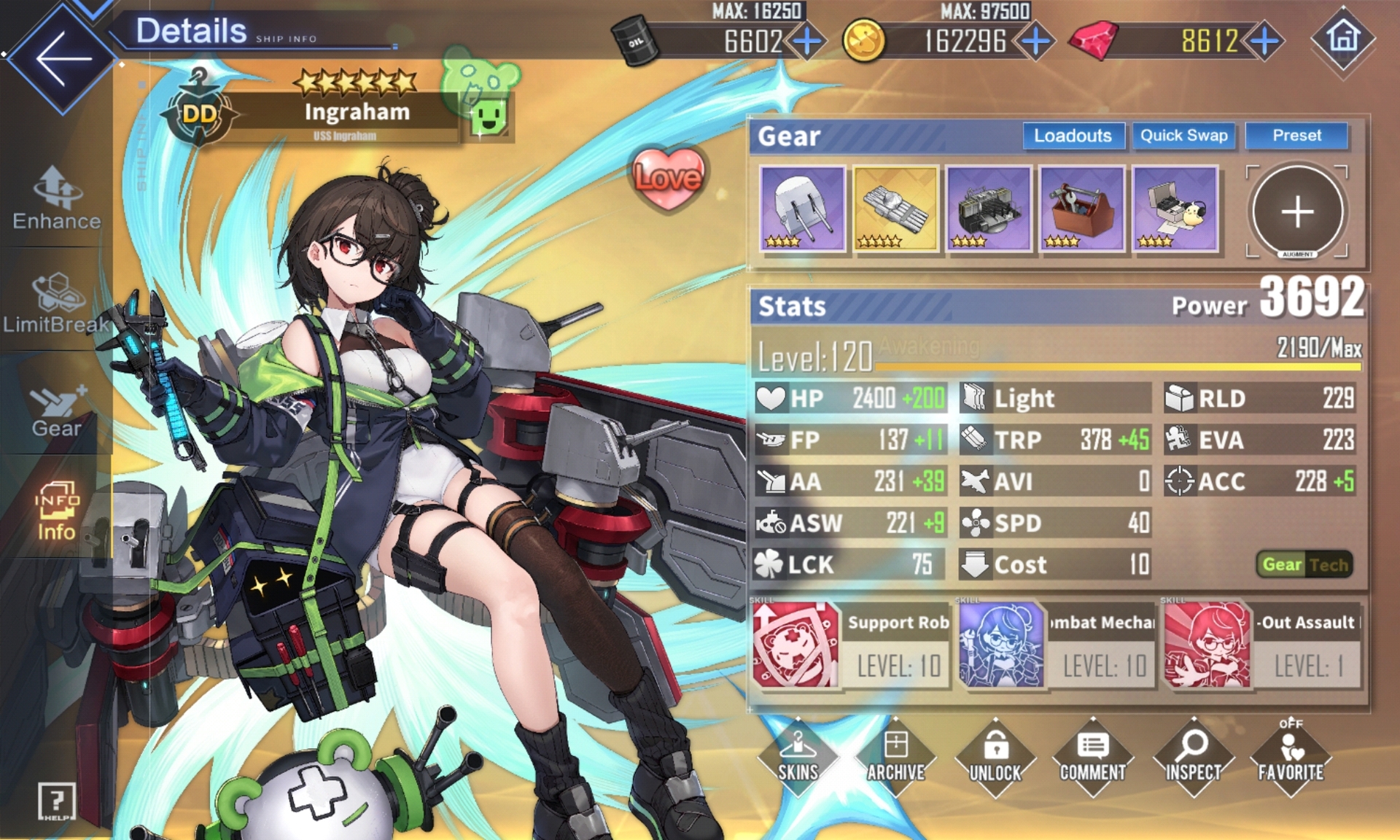This screenshot has width=1400, height=840.
Task: Toggle the Gear/Tech stats switch
Action: (1304, 564)
